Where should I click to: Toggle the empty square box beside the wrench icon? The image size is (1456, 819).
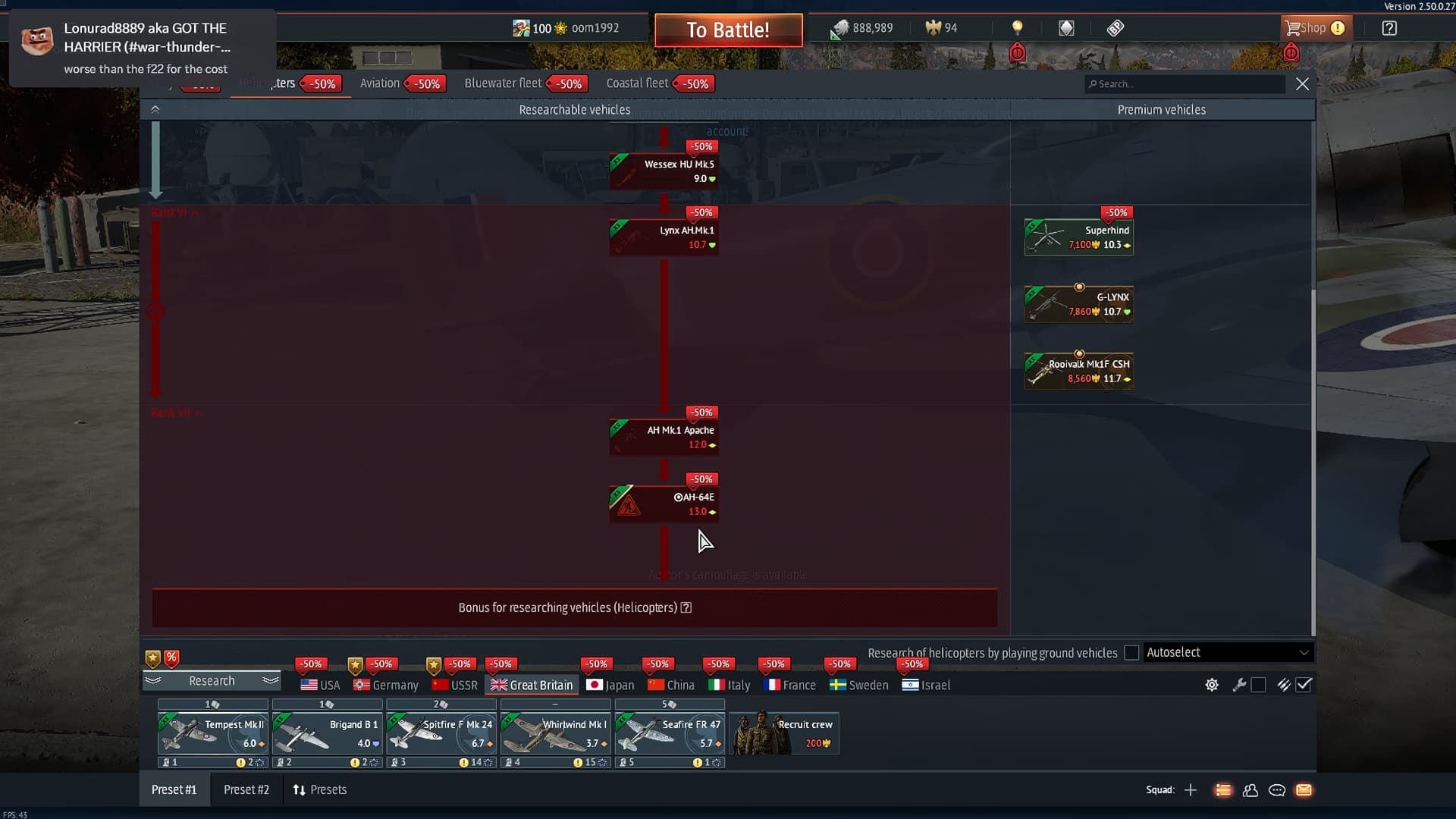[x=1259, y=685]
